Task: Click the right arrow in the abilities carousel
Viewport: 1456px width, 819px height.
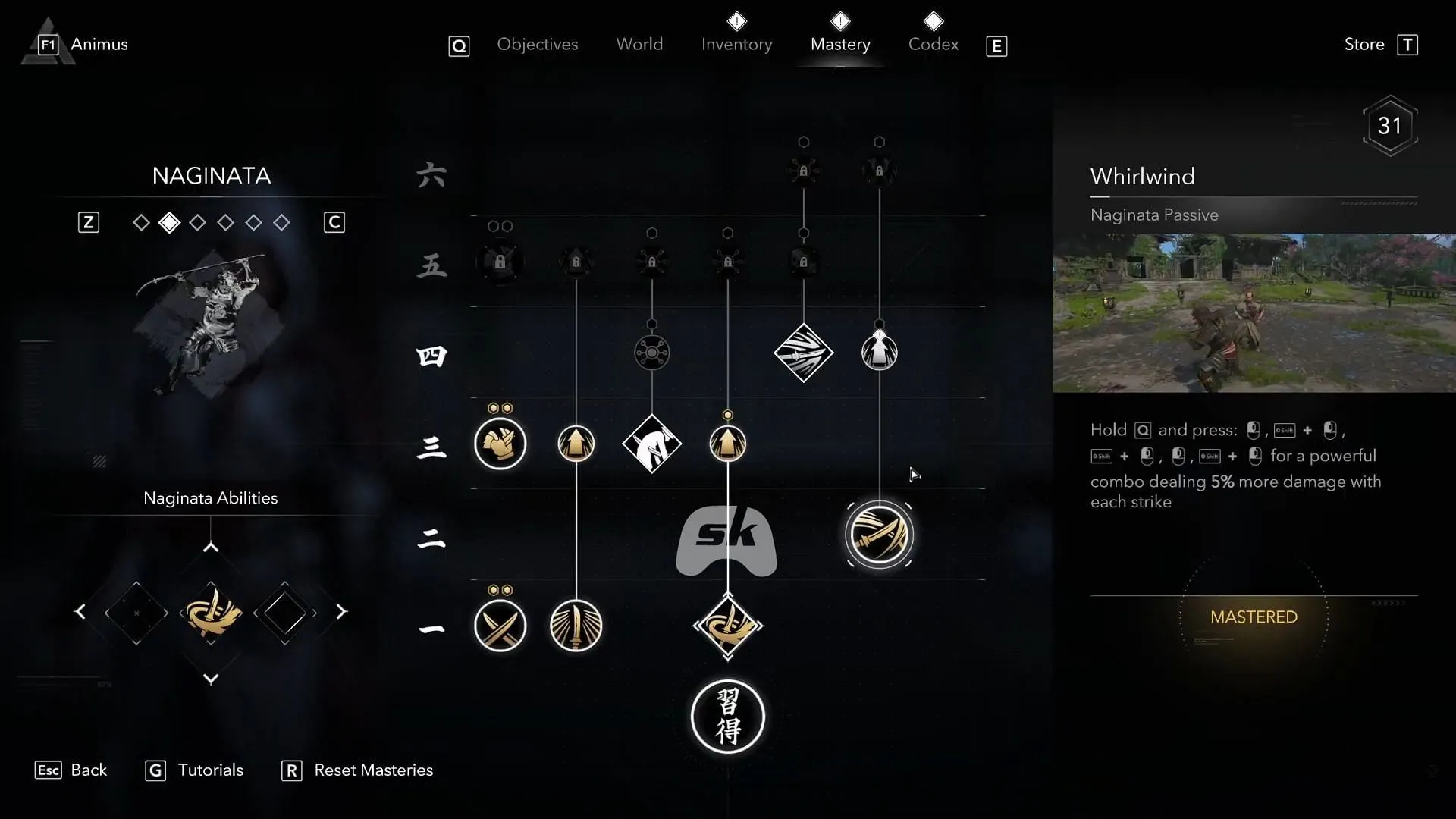Action: 343,611
